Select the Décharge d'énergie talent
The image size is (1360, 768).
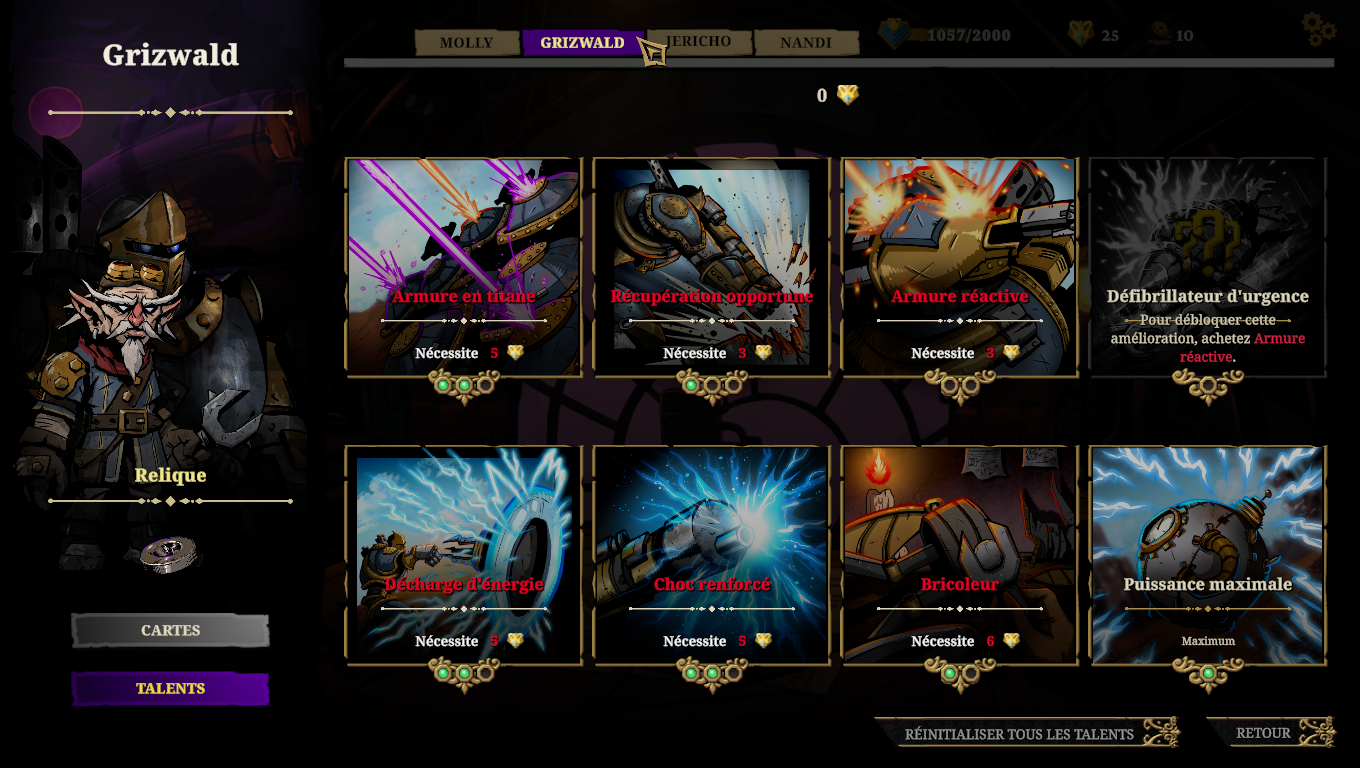pyautogui.click(x=463, y=555)
